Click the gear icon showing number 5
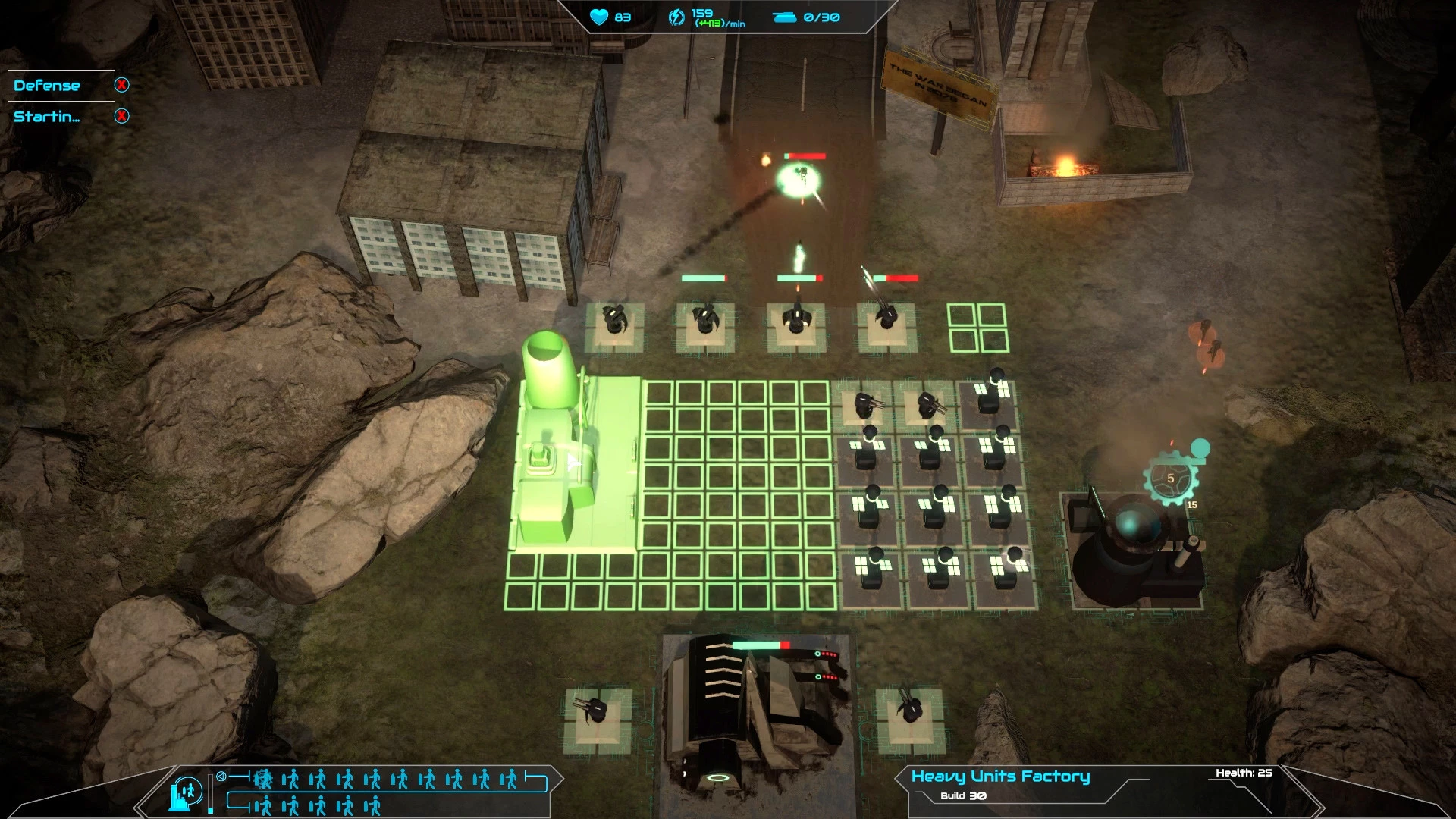The width and height of the screenshot is (1456, 819). coord(1170,479)
